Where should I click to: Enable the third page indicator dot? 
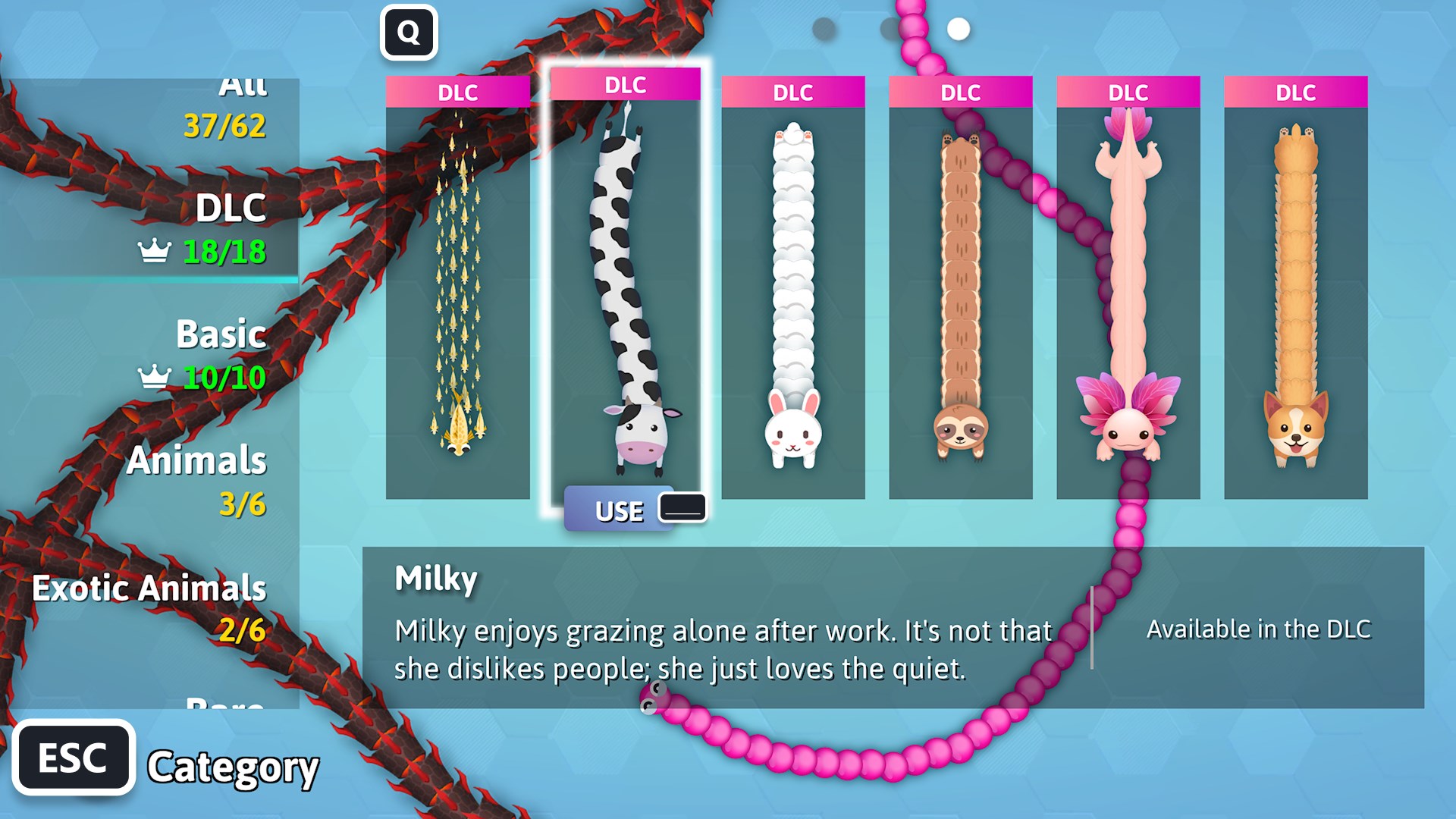[x=958, y=29]
